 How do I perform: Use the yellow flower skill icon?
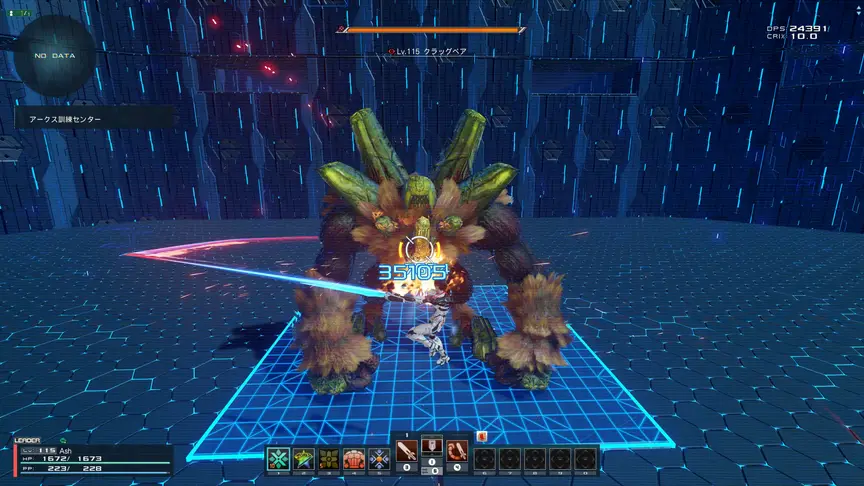coord(330,459)
